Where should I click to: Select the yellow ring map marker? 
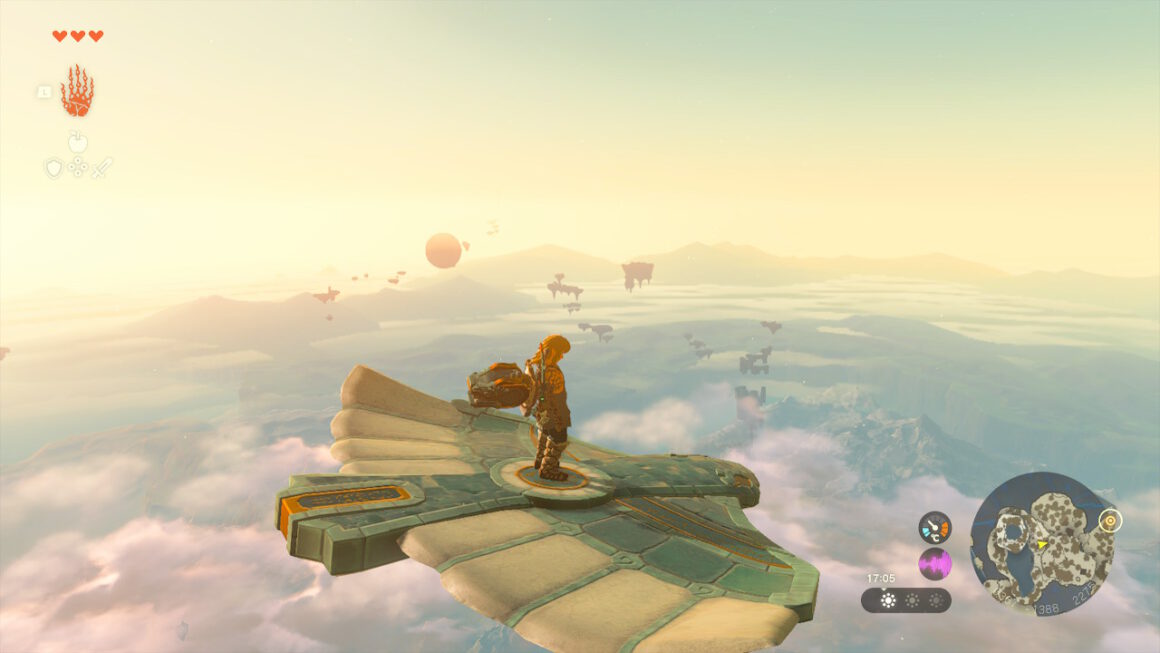[1110, 521]
